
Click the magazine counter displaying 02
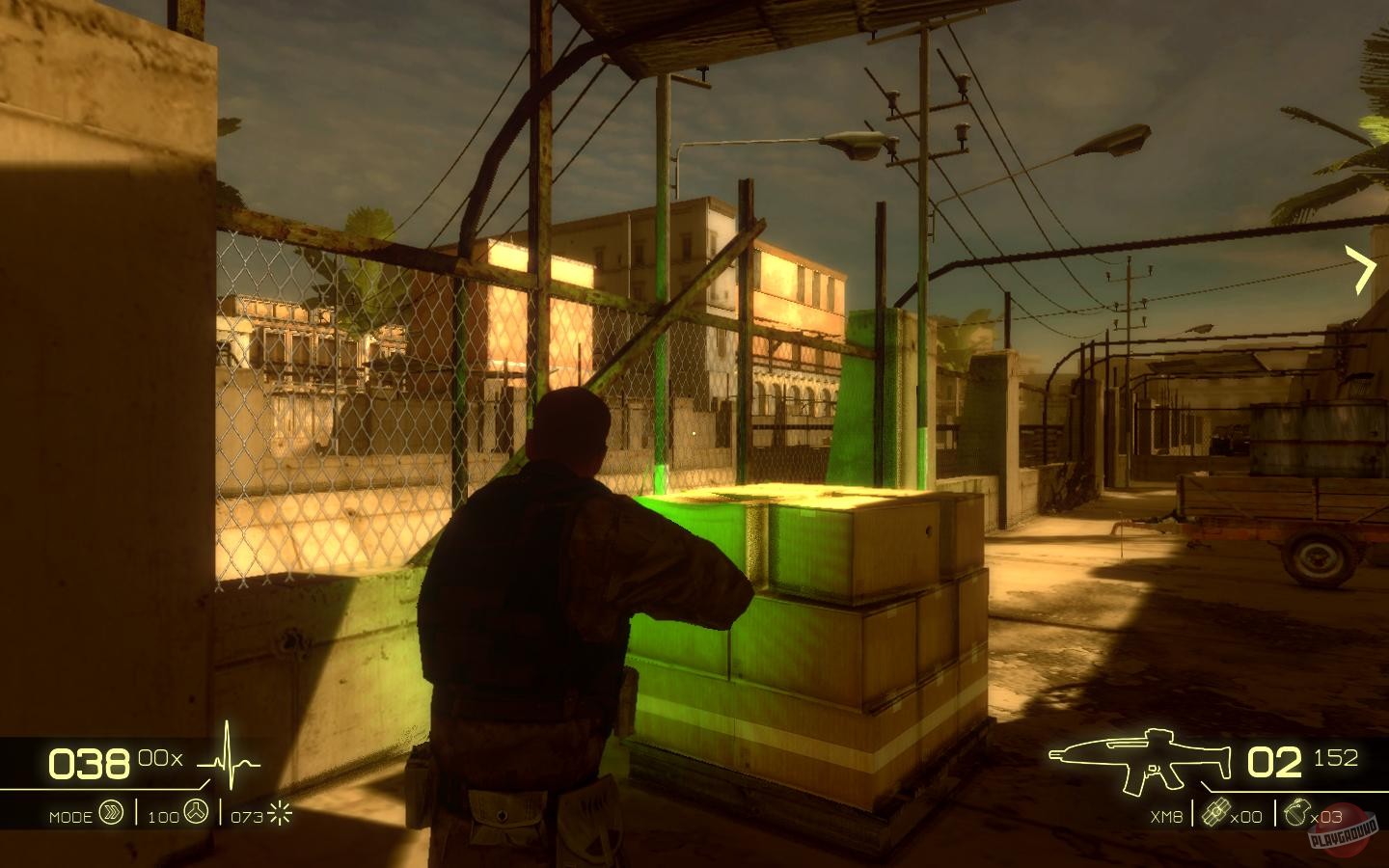click(x=1275, y=762)
